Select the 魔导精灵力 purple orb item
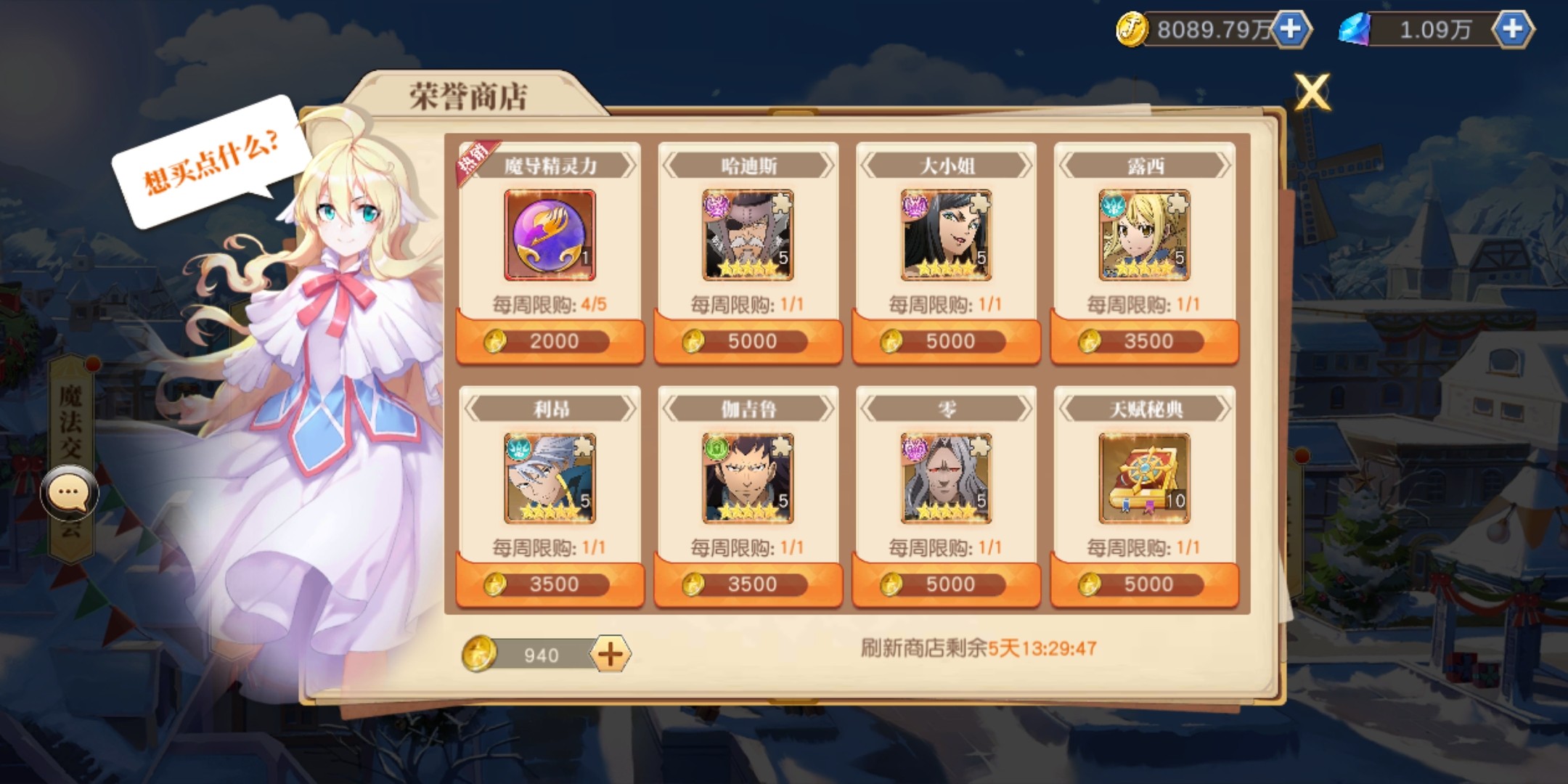Image resolution: width=1568 pixels, height=784 pixels. pyautogui.click(x=550, y=235)
